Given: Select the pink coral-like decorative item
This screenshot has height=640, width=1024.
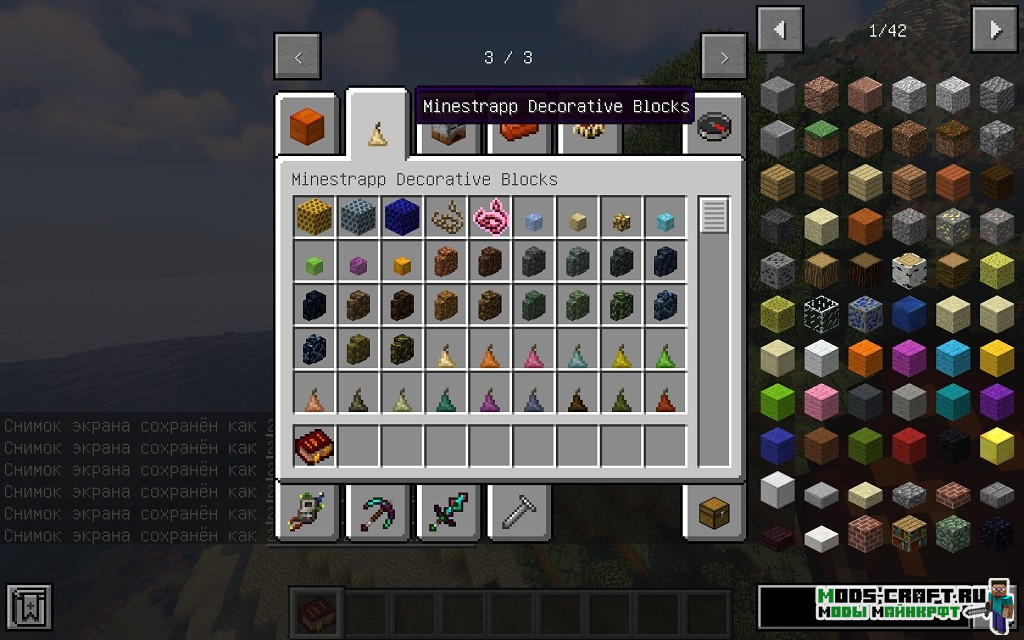Looking at the screenshot, I should (x=490, y=216).
